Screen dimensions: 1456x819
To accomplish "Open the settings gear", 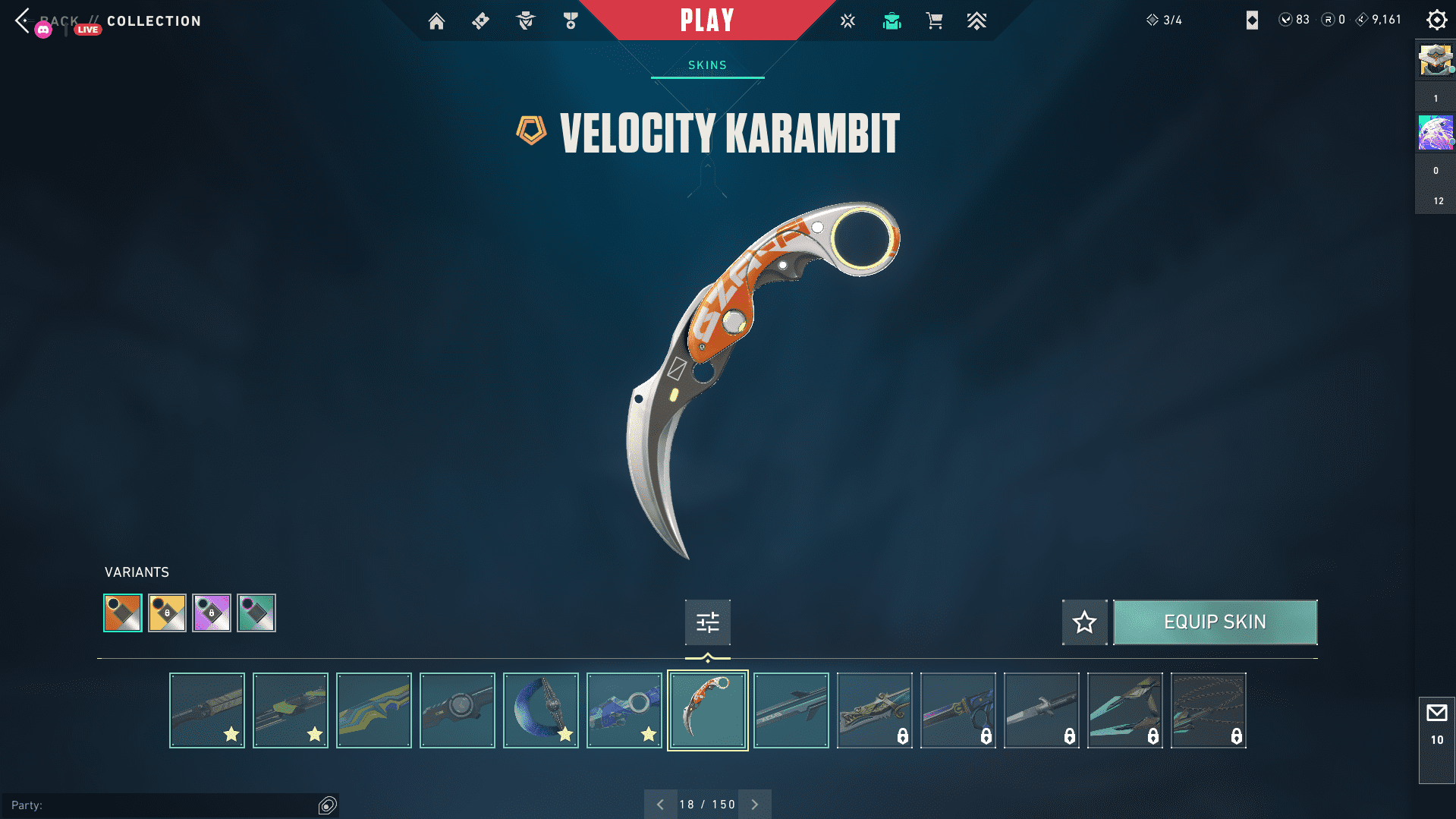I will pos(1436,20).
